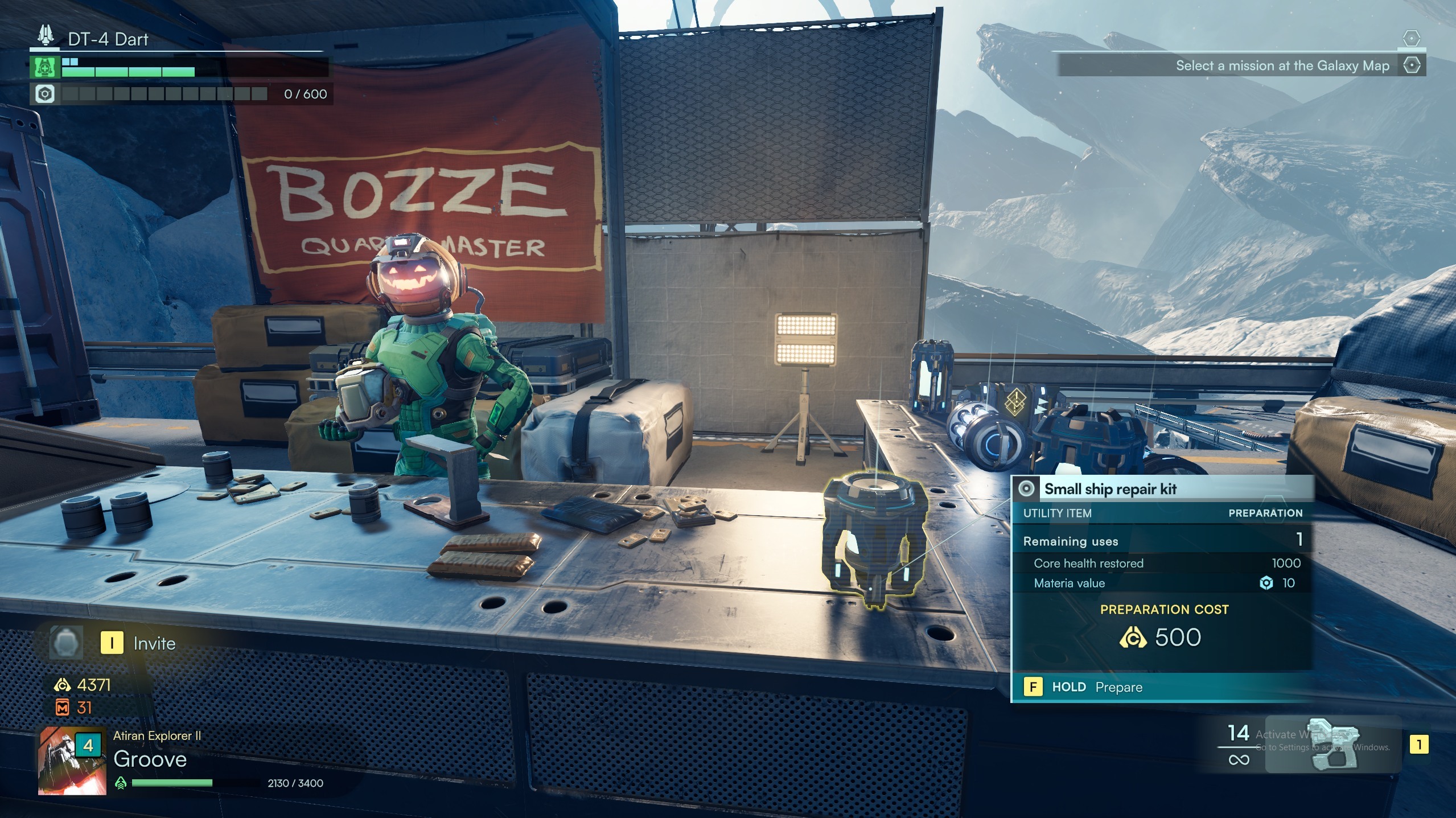Click the DT-4 Dart ship icon
This screenshot has width=1456, height=818.
click(46, 36)
